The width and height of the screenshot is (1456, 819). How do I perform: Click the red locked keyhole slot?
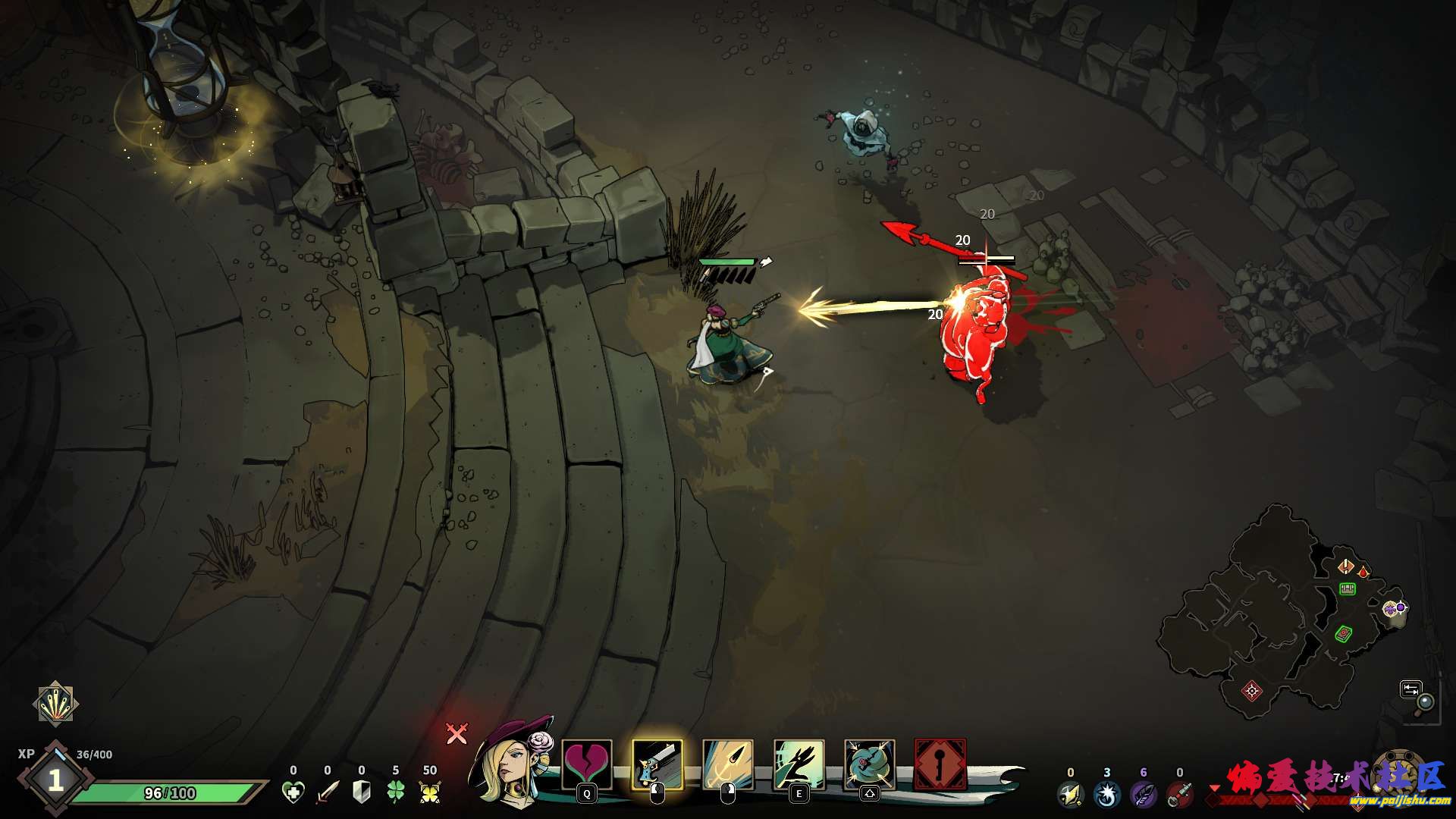pyautogui.click(x=940, y=764)
